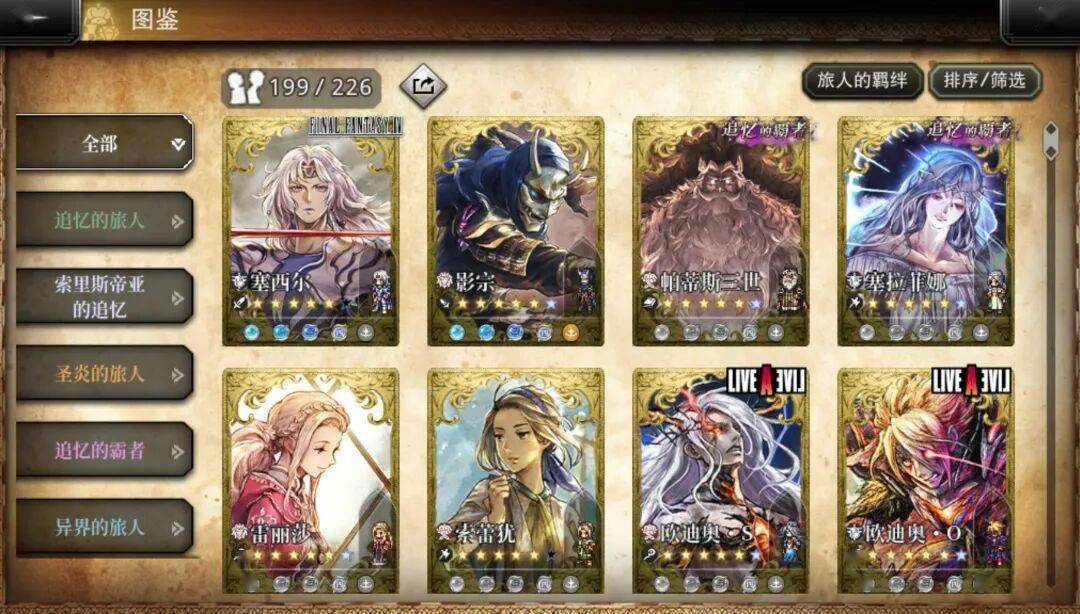The image size is (1080, 614).
Task: Open 旅人的羁绊 traveler bonds
Action: (861, 81)
